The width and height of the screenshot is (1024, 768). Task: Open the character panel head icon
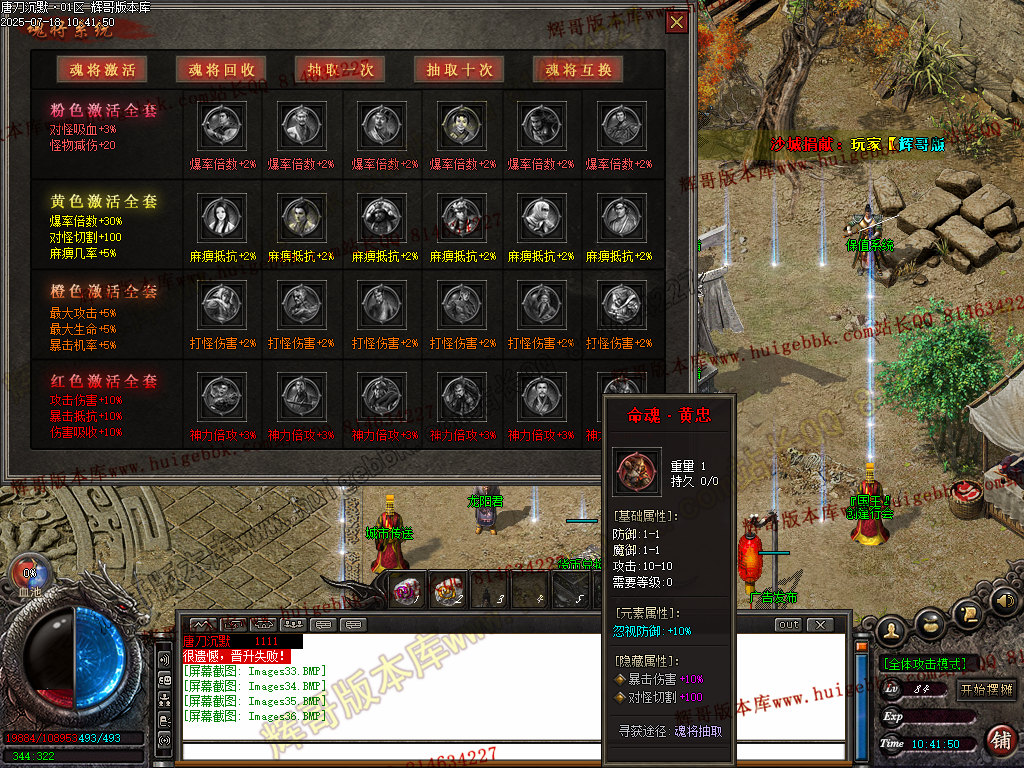(x=893, y=629)
